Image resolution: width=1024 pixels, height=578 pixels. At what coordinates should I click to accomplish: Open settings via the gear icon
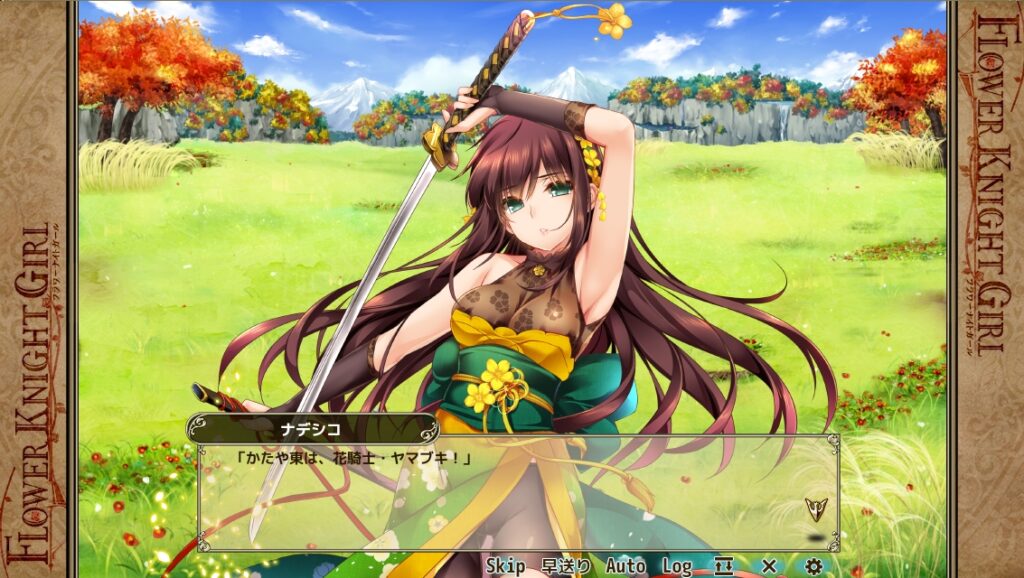point(814,566)
